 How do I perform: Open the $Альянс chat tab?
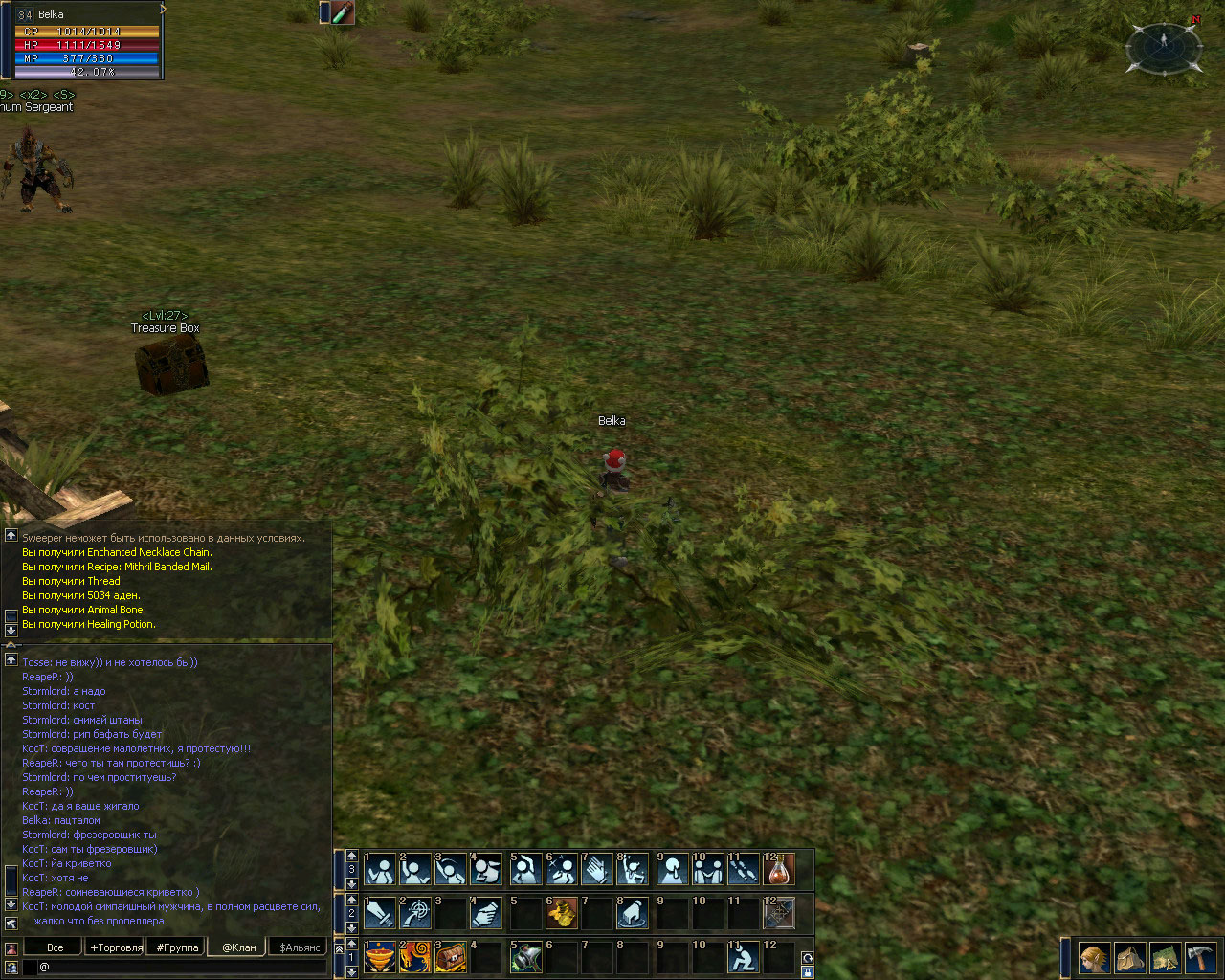300,947
